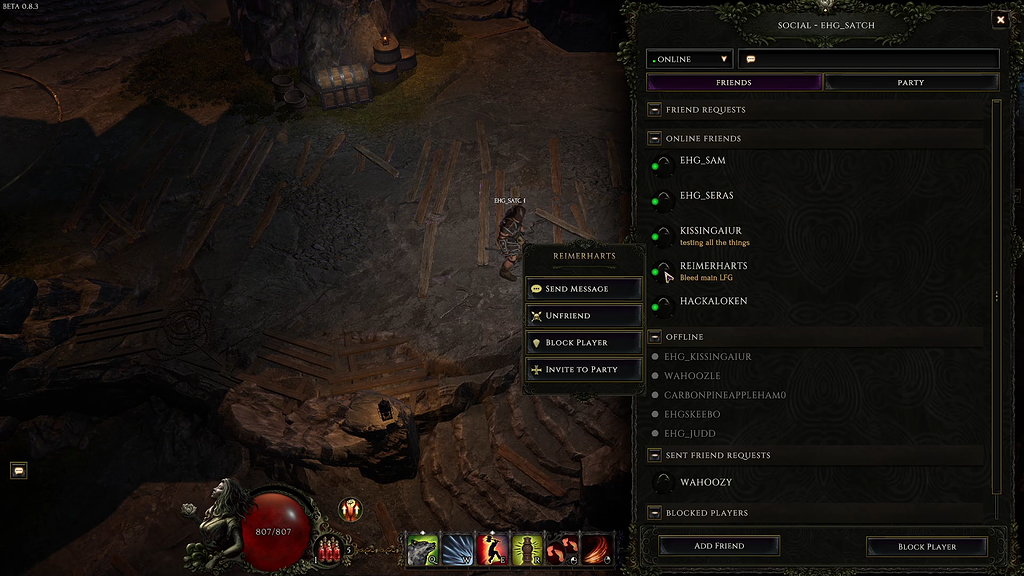Viewport: 1024px width, 576px height.
Task: Collapse the Sent Friend Requests section
Action: pyautogui.click(x=655, y=456)
